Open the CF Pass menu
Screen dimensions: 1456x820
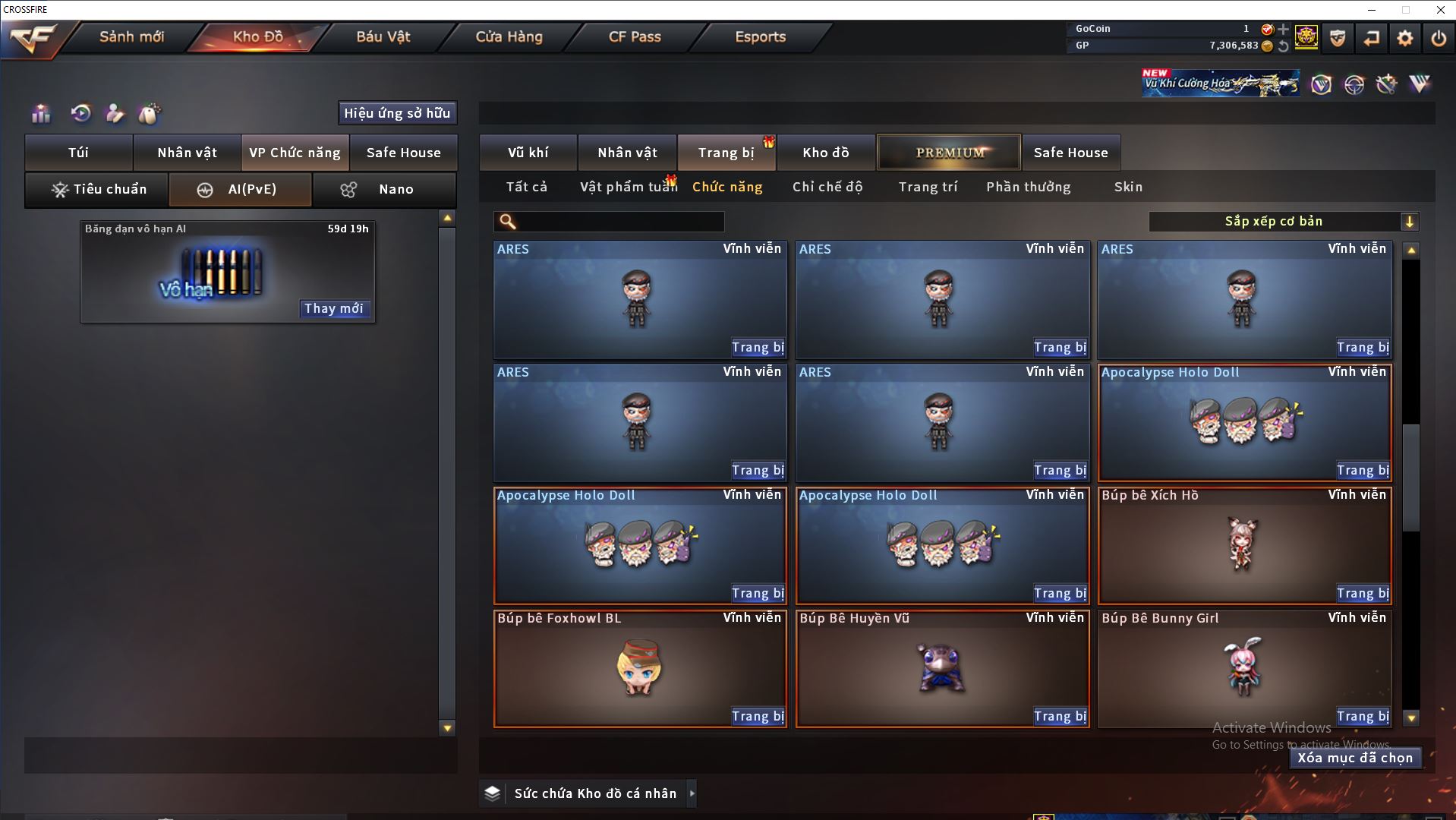coord(635,36)
